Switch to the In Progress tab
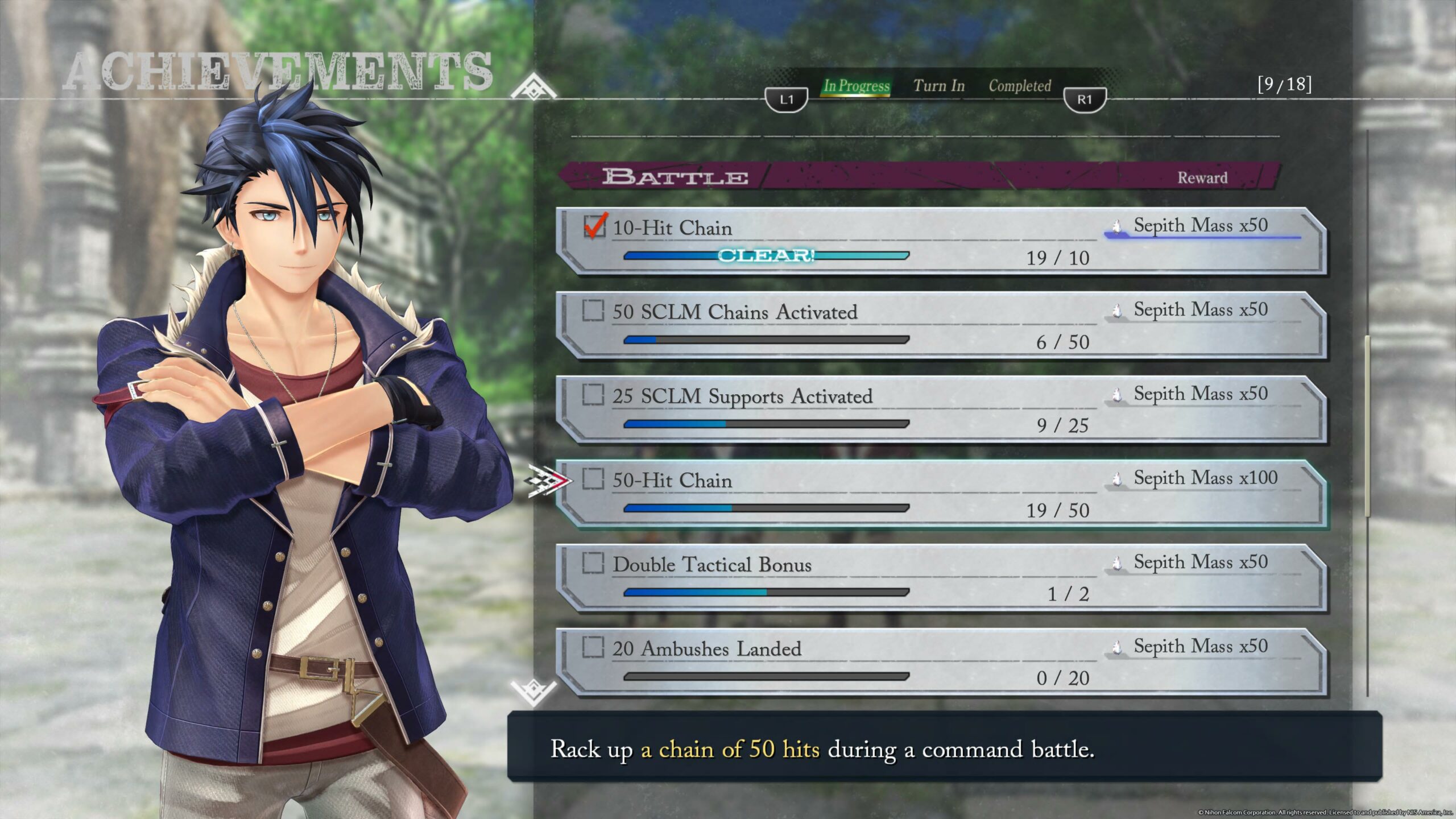This screenshot has width=1456, height=819. 856,86
